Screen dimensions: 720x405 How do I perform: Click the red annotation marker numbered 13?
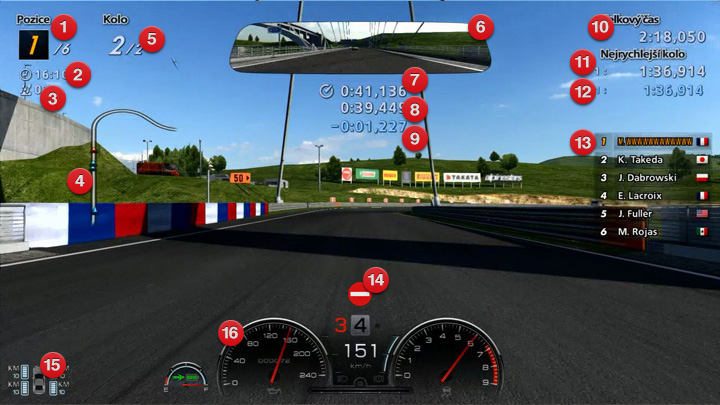click(584, 142)
